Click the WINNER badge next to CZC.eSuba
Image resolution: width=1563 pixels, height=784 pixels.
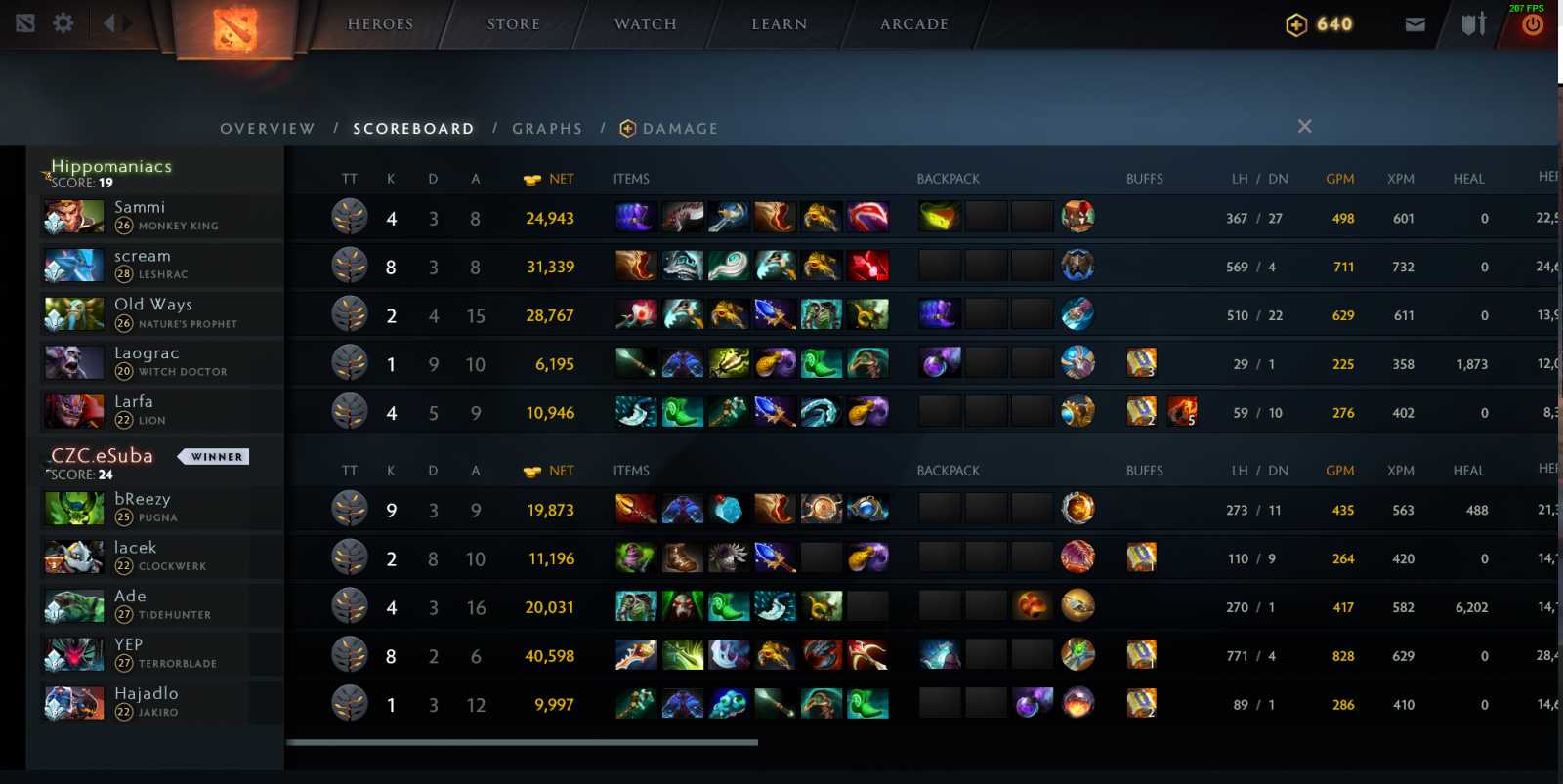[x=213, y=456]
